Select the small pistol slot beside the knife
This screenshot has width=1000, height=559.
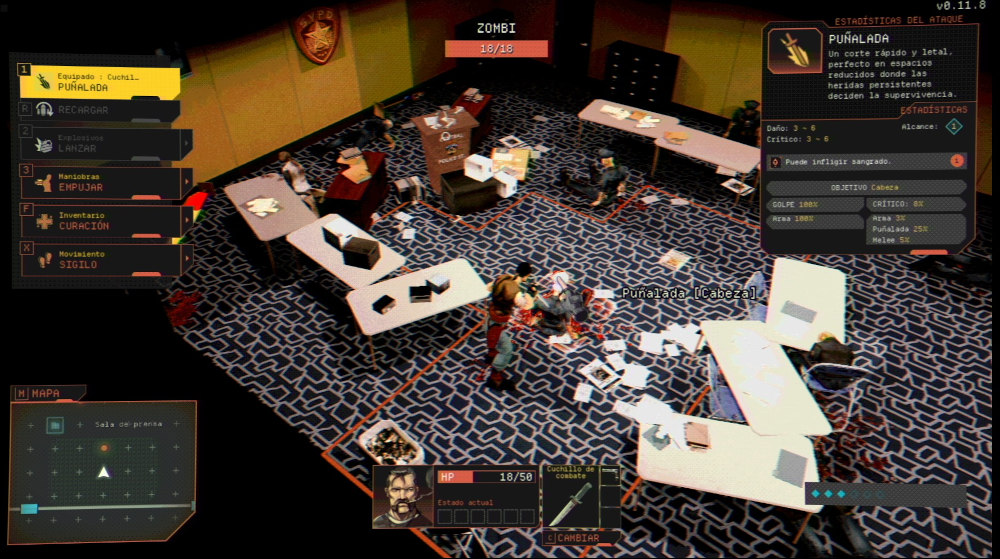(616, 476)
